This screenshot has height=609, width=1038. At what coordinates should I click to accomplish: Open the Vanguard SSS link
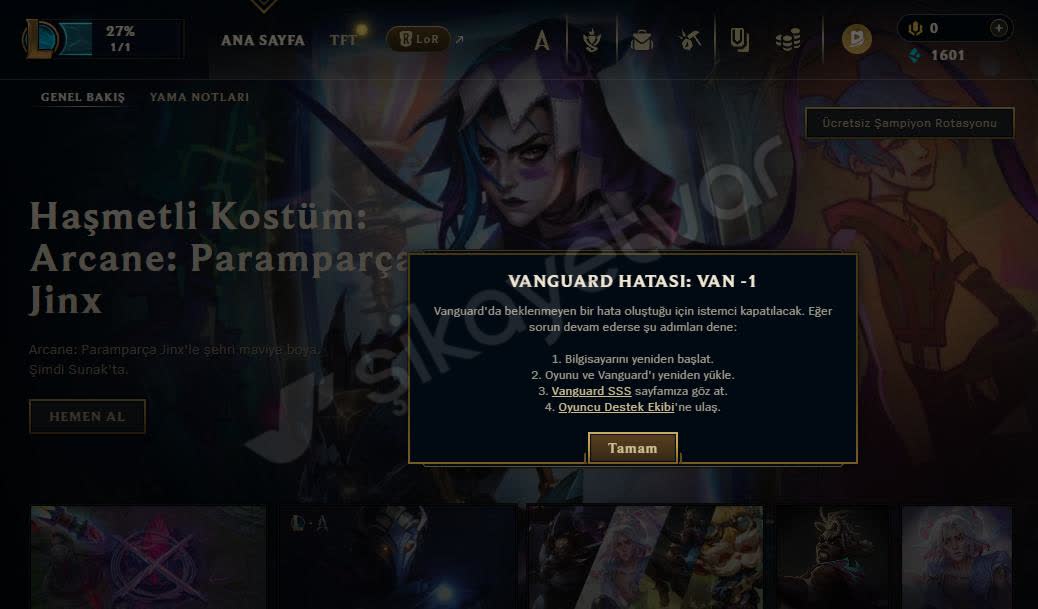tap(592, 391)
